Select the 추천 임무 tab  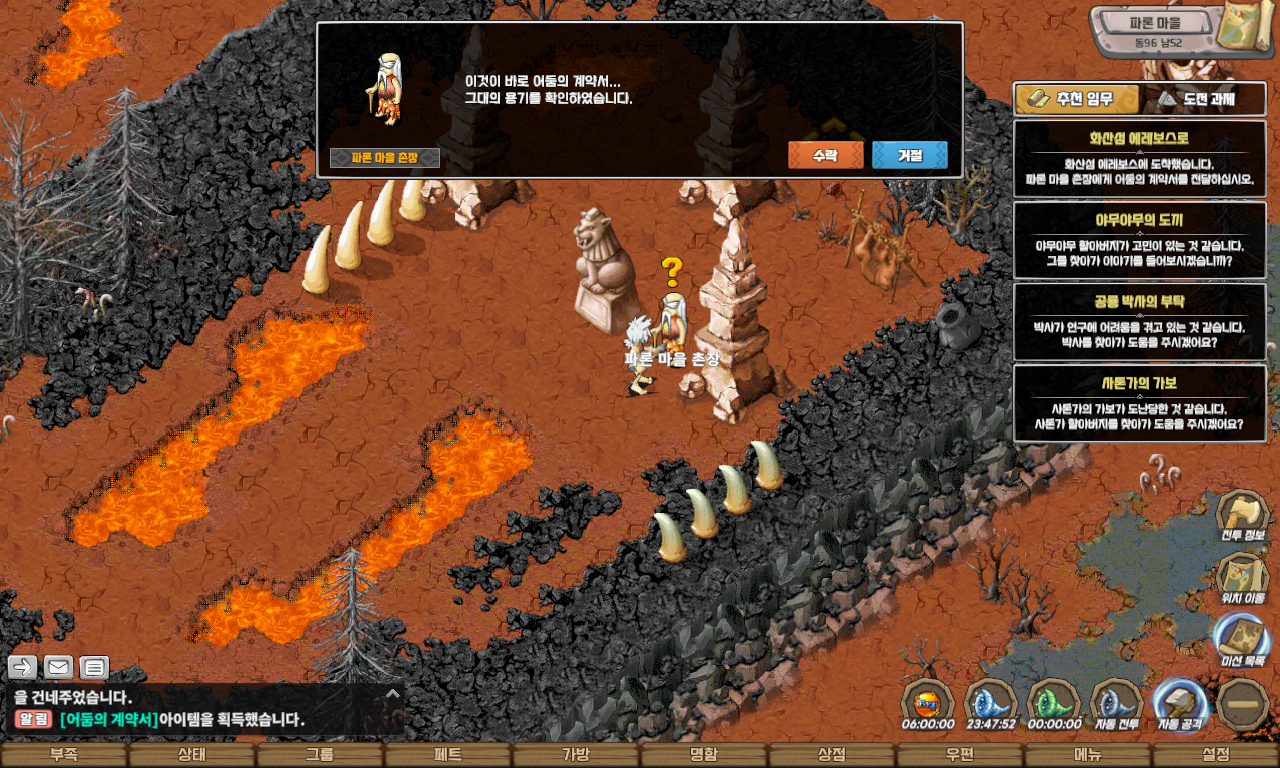tap(1078, 99)
